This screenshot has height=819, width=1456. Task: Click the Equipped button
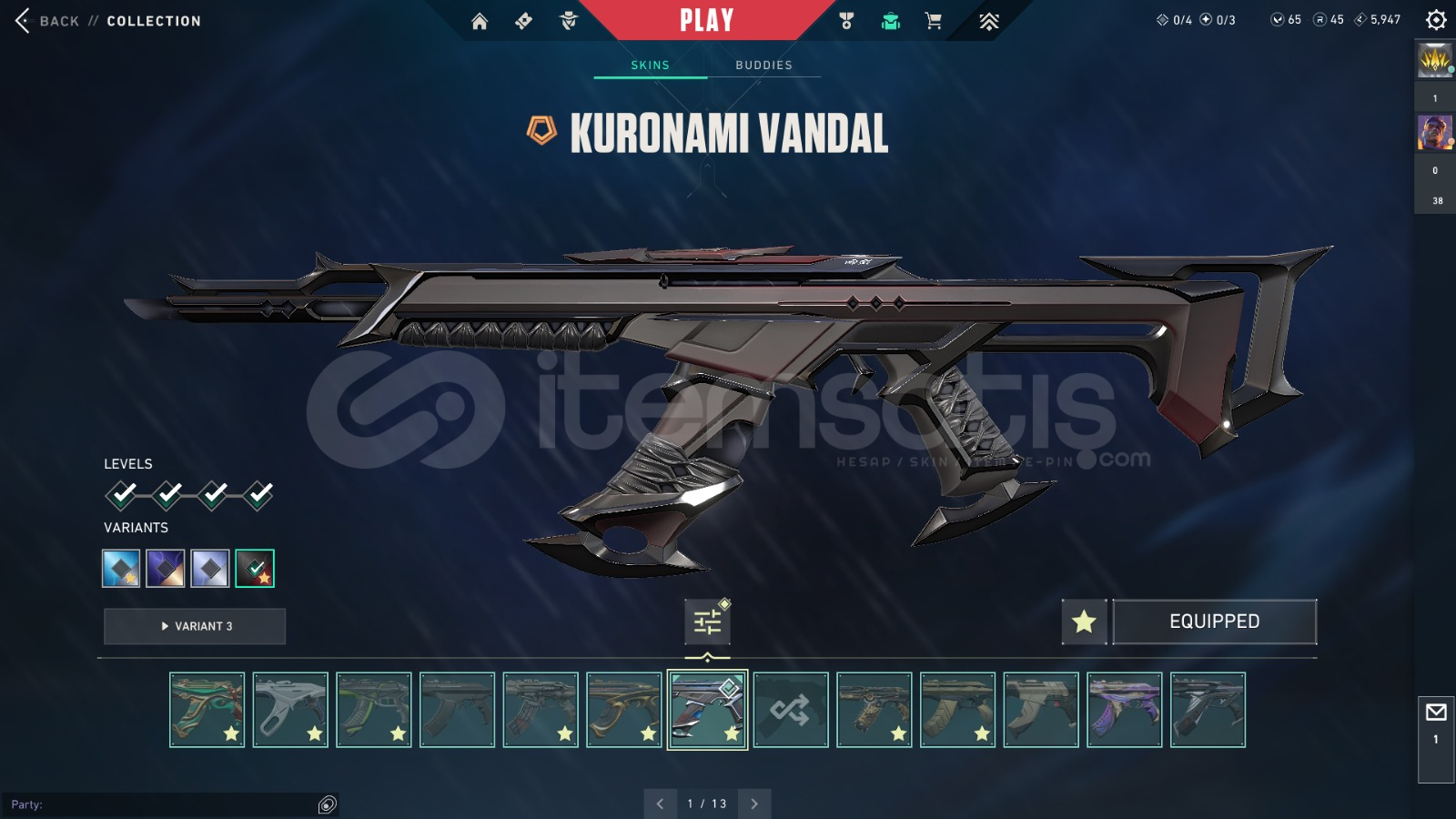1215,622
